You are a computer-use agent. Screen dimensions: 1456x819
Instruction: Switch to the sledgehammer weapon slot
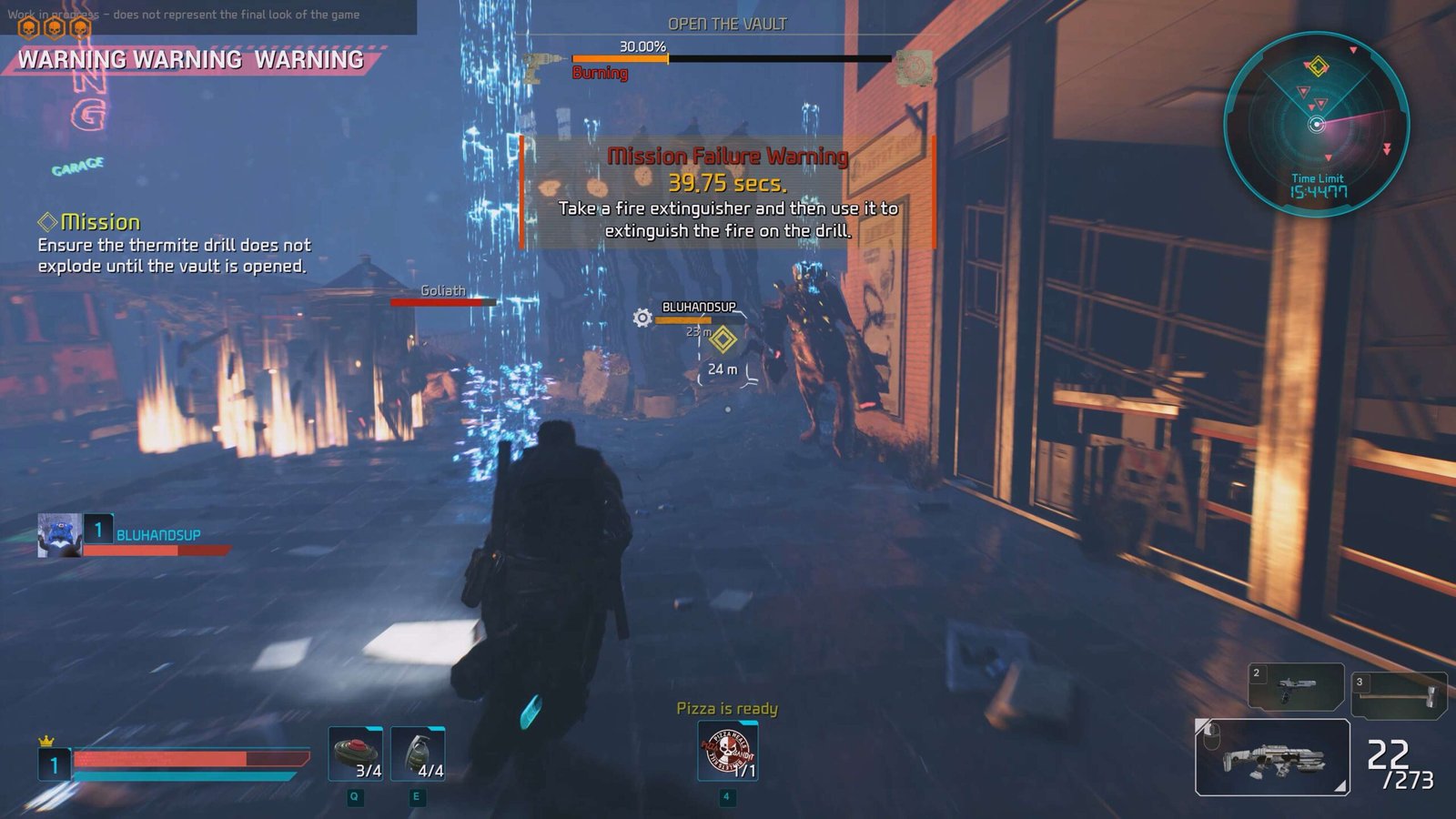1399,693
